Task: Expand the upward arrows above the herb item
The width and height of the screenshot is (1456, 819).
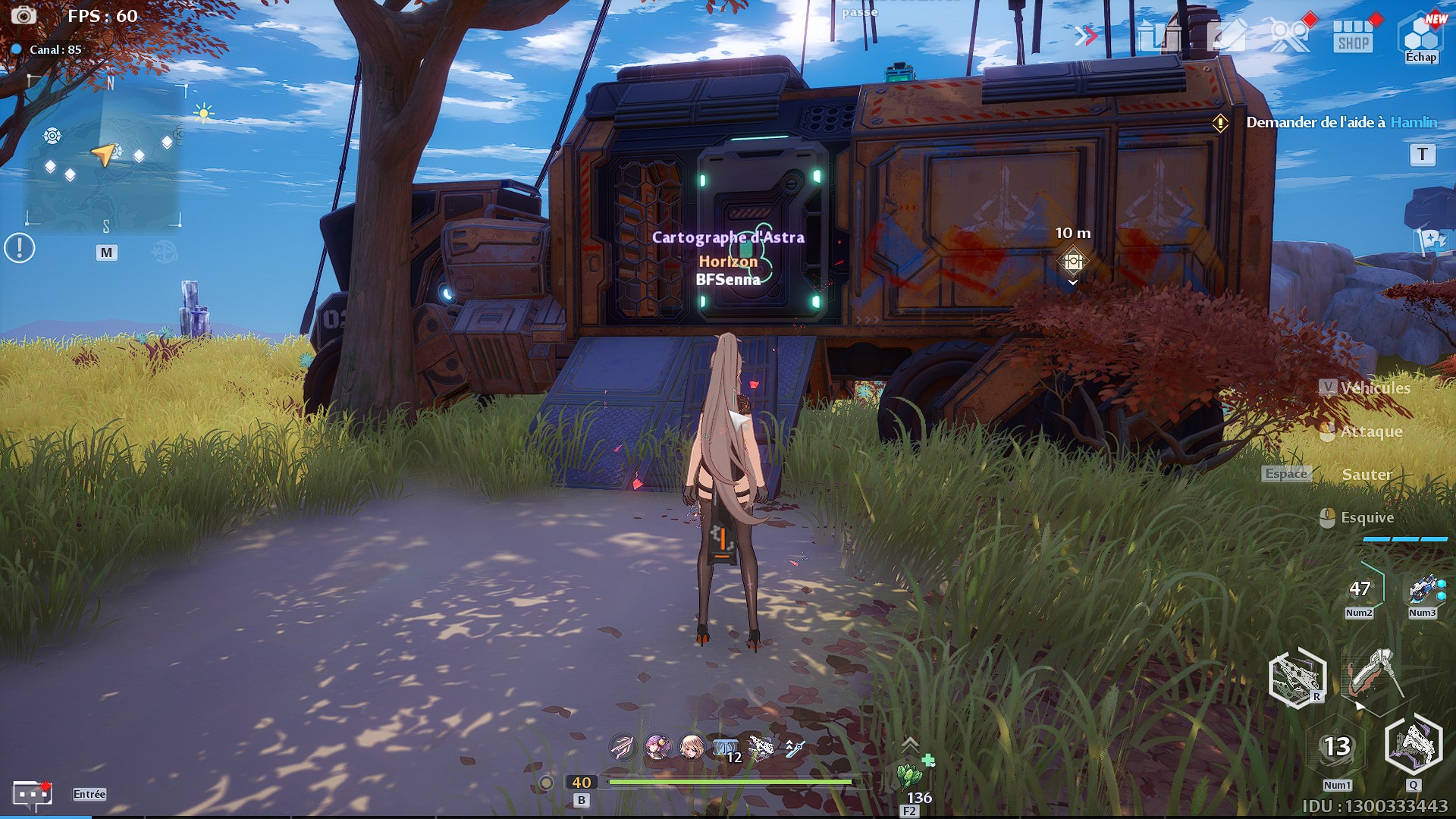Action: click(x=910, y=744)
